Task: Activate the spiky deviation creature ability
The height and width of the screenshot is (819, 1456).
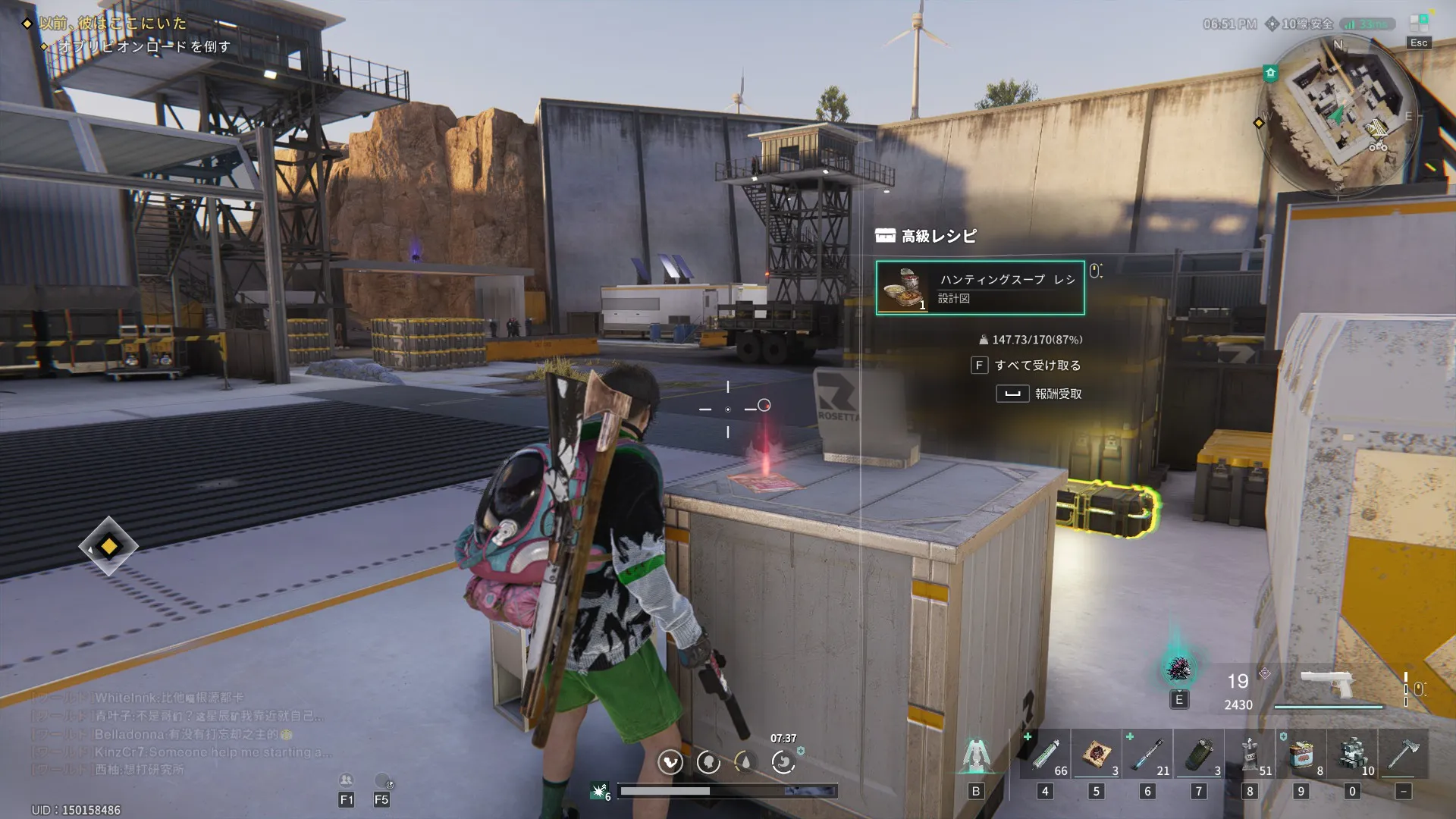Action: 1178,670
